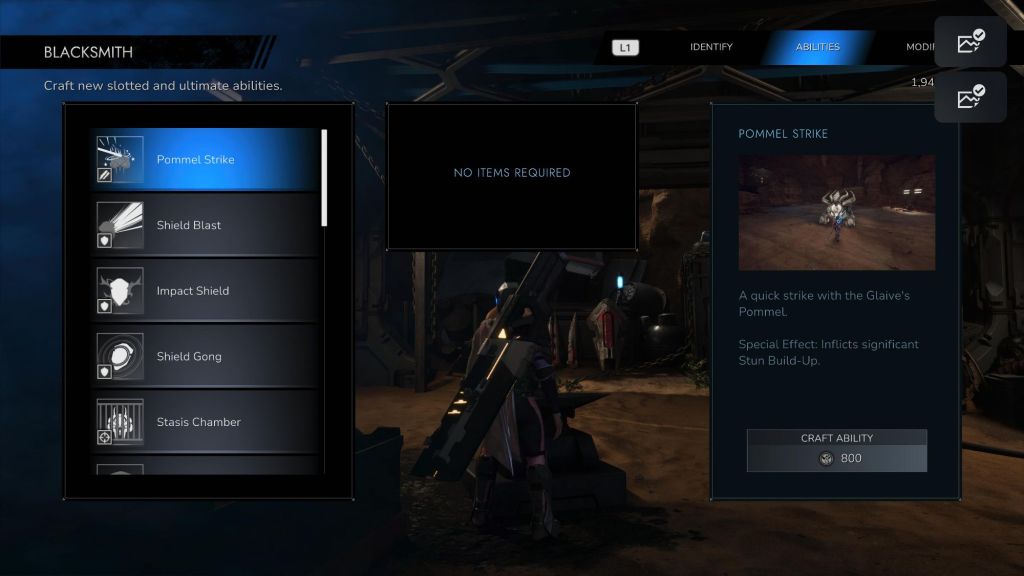Pick the Shield Gong ability entry
The width and height of the screenshot is (1024, 576).
coord(205,356)
